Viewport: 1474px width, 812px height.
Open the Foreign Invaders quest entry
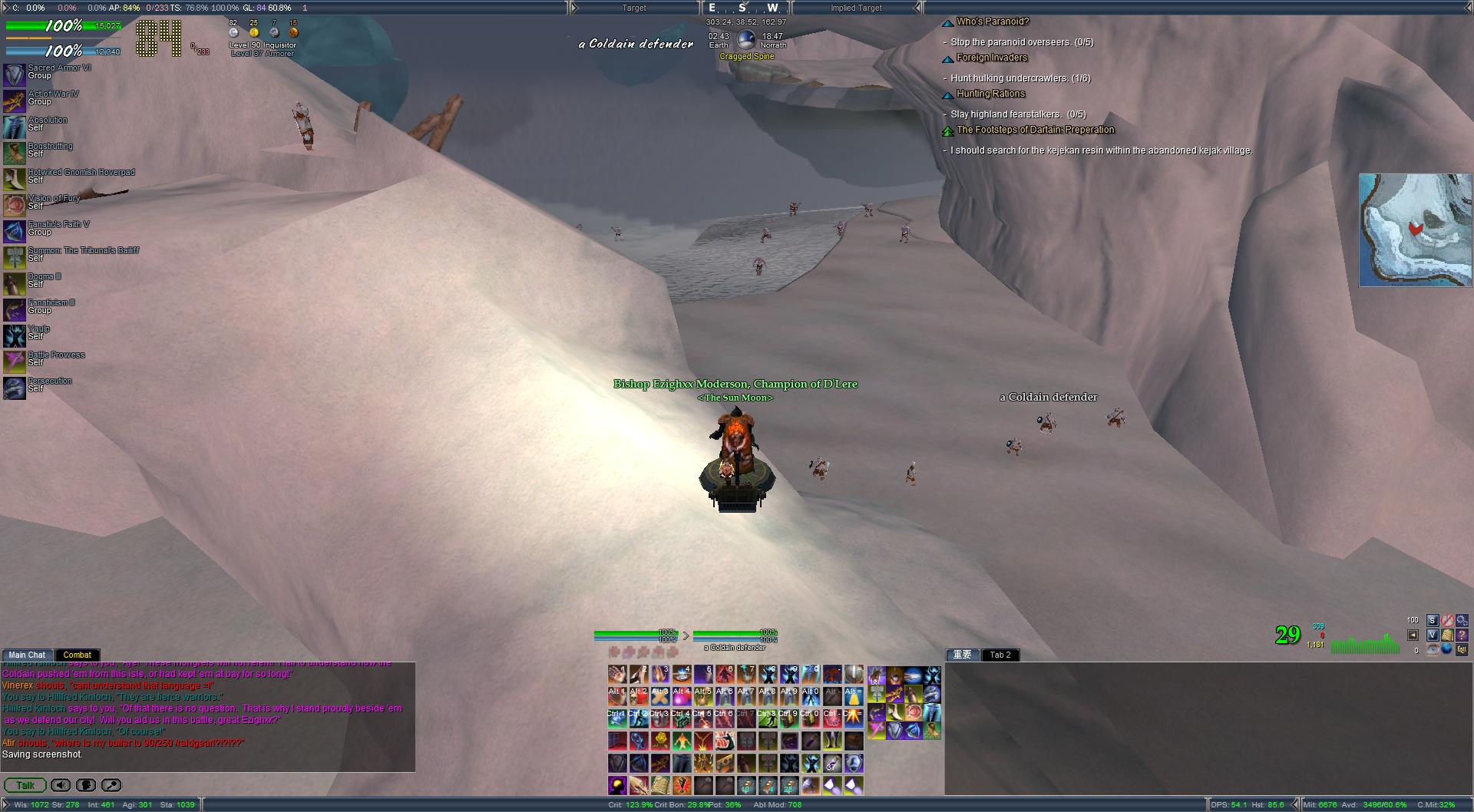[991, 58]
